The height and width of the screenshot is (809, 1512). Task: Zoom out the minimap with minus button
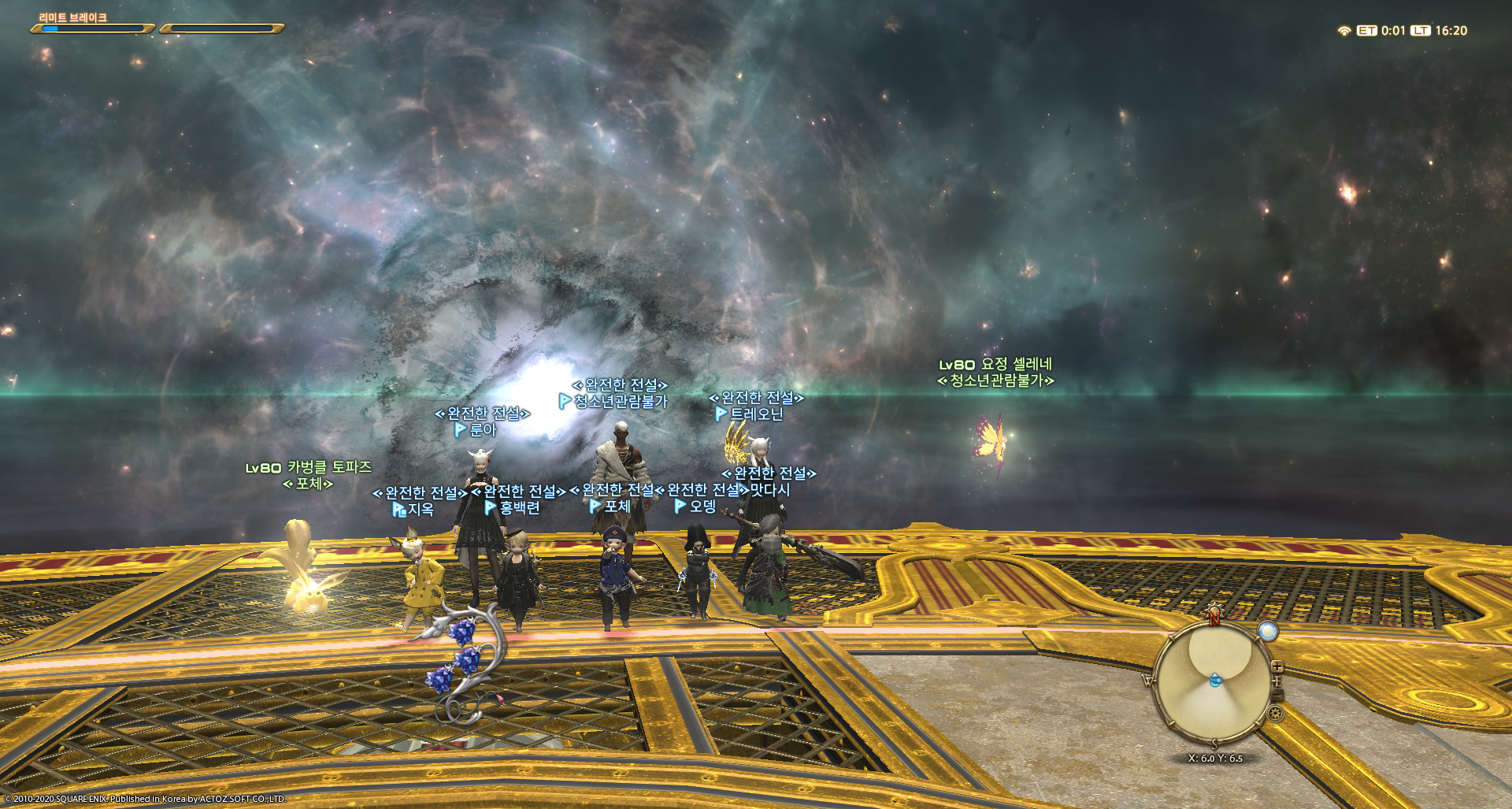click(1279, 695)
